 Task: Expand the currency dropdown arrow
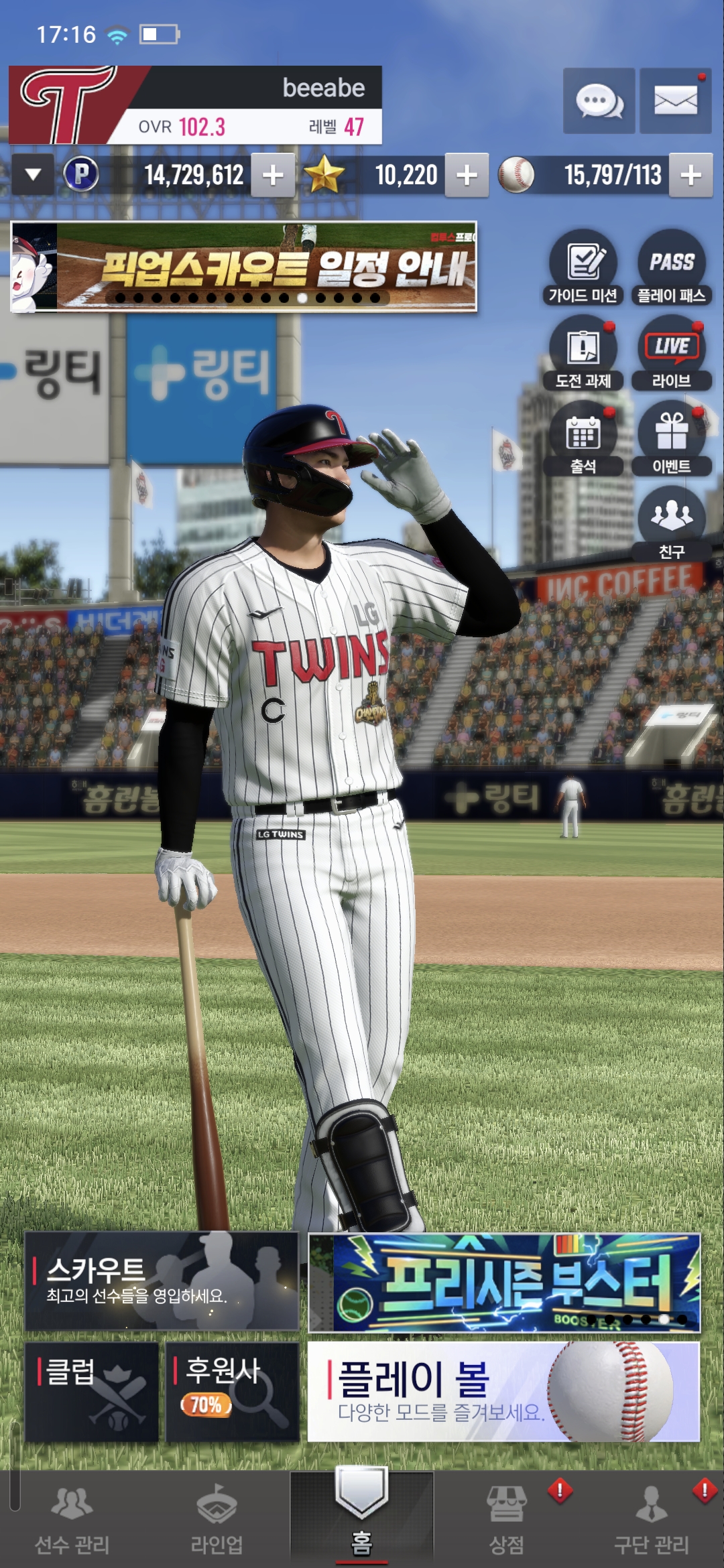point(32,175)
